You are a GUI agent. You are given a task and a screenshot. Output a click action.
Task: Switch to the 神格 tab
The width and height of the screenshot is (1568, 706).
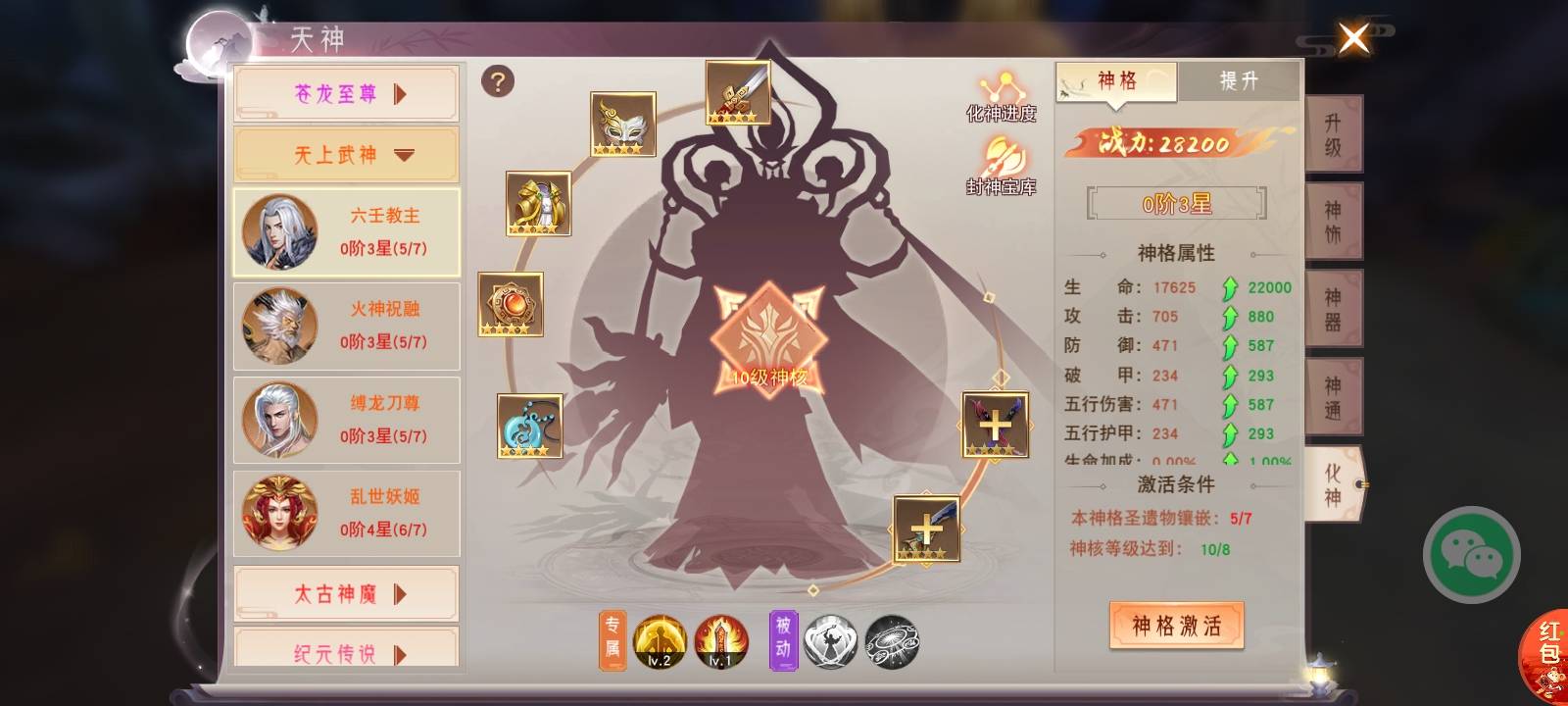pyautogui.click(x=1116, y=81)
